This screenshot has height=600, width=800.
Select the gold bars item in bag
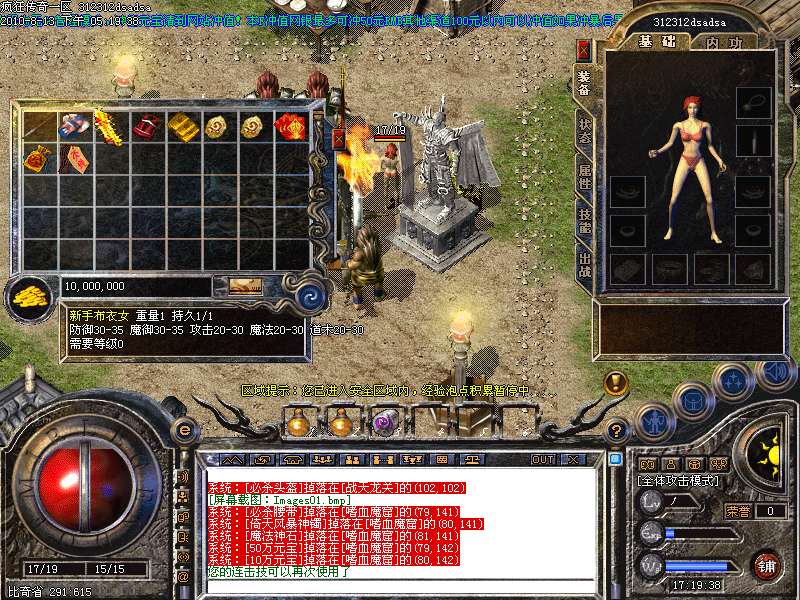click(180, 126)
